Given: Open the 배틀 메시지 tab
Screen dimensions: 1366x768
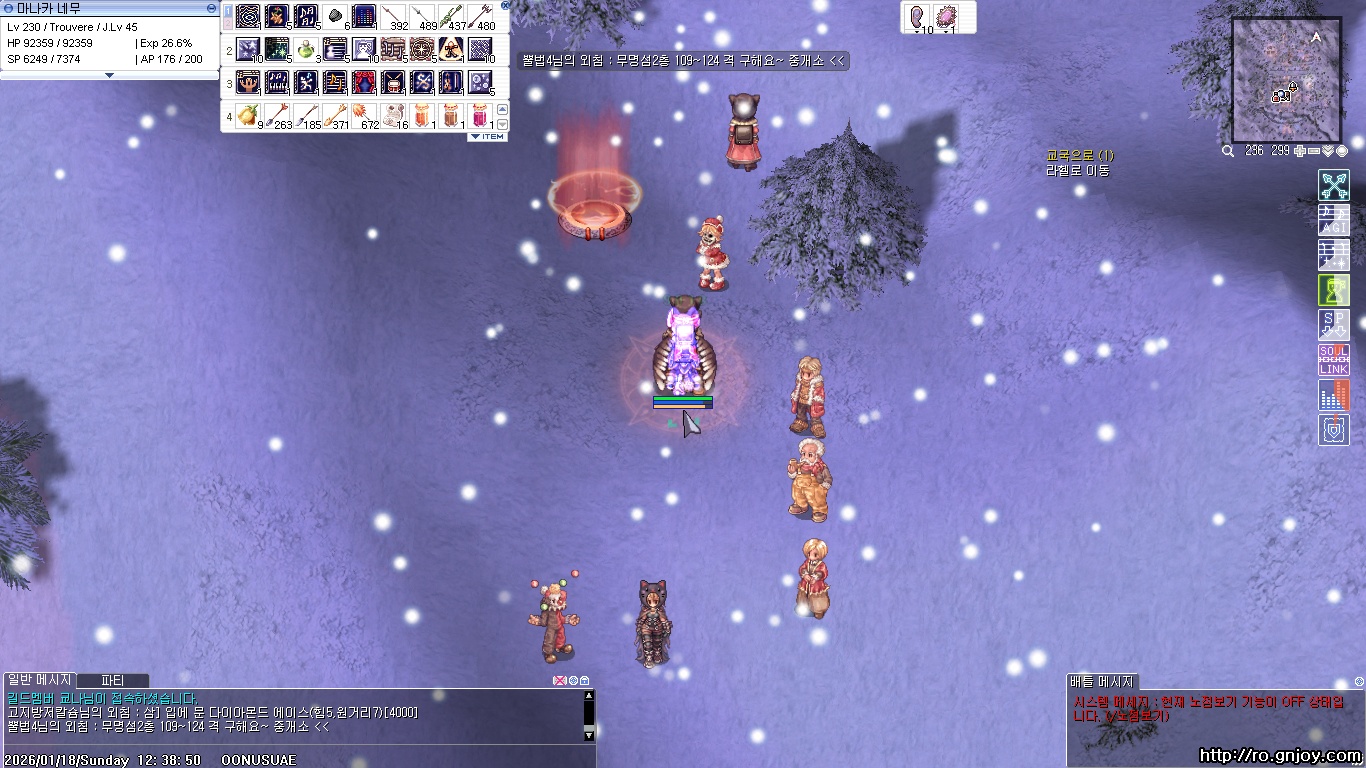Looking at the screenshot, I should (x=1101, y=682).
